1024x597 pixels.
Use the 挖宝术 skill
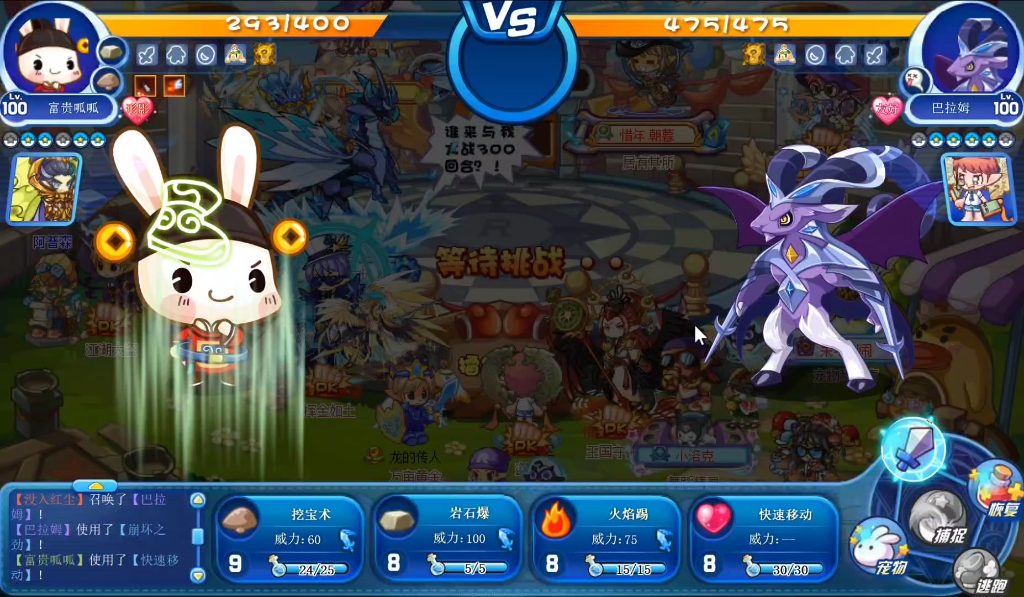pyautogui.click(x=289, y=539)
